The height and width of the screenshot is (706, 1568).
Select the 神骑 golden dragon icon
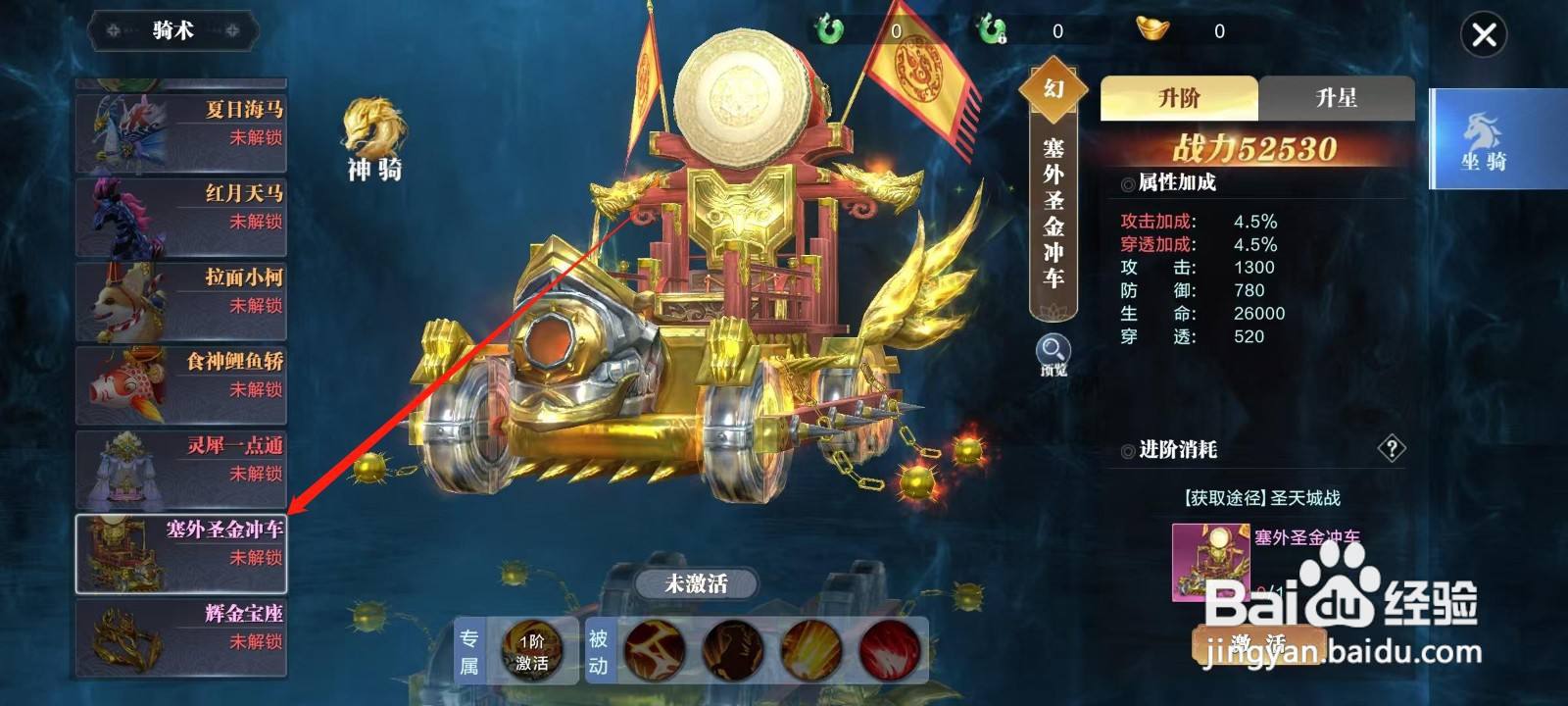tap(373, 132)
